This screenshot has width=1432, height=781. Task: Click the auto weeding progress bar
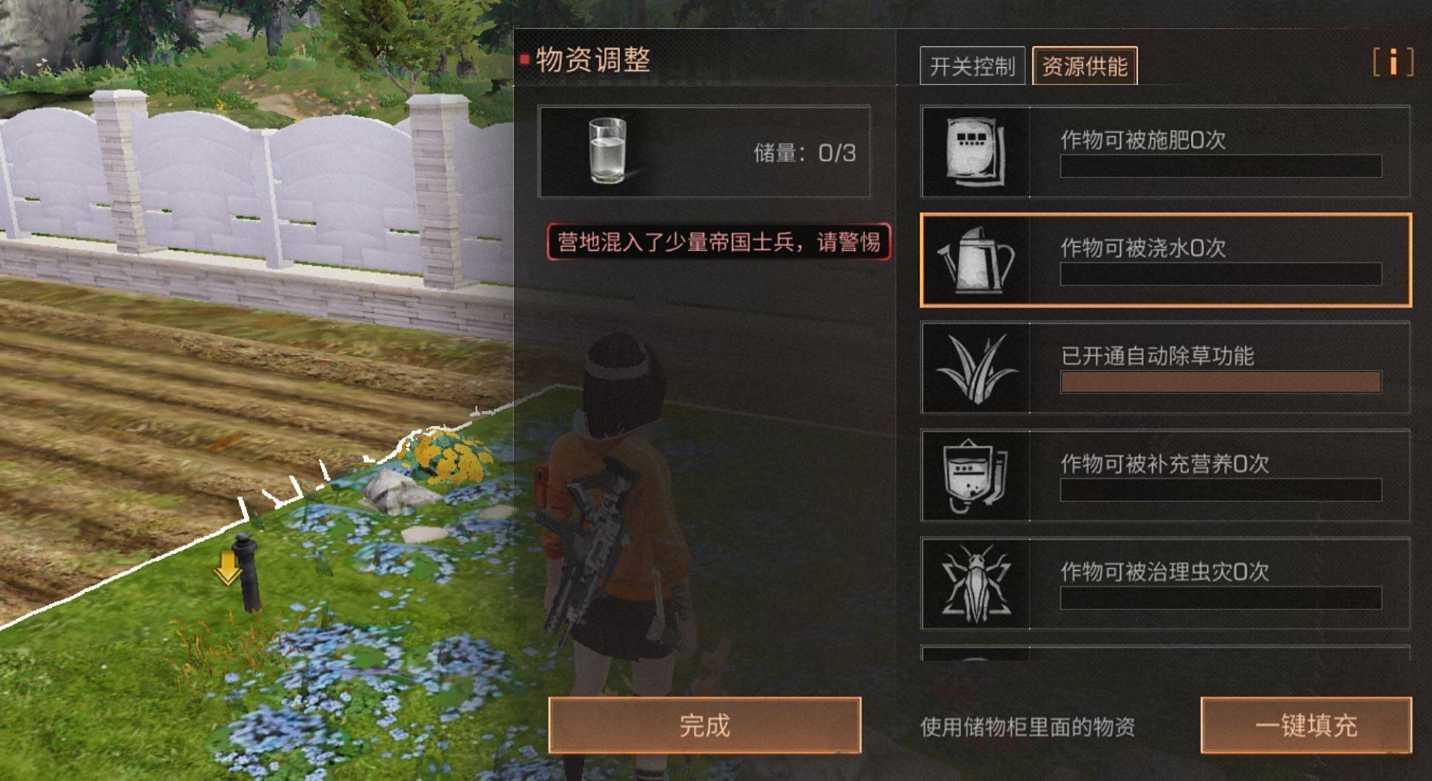coord(1219,383)
